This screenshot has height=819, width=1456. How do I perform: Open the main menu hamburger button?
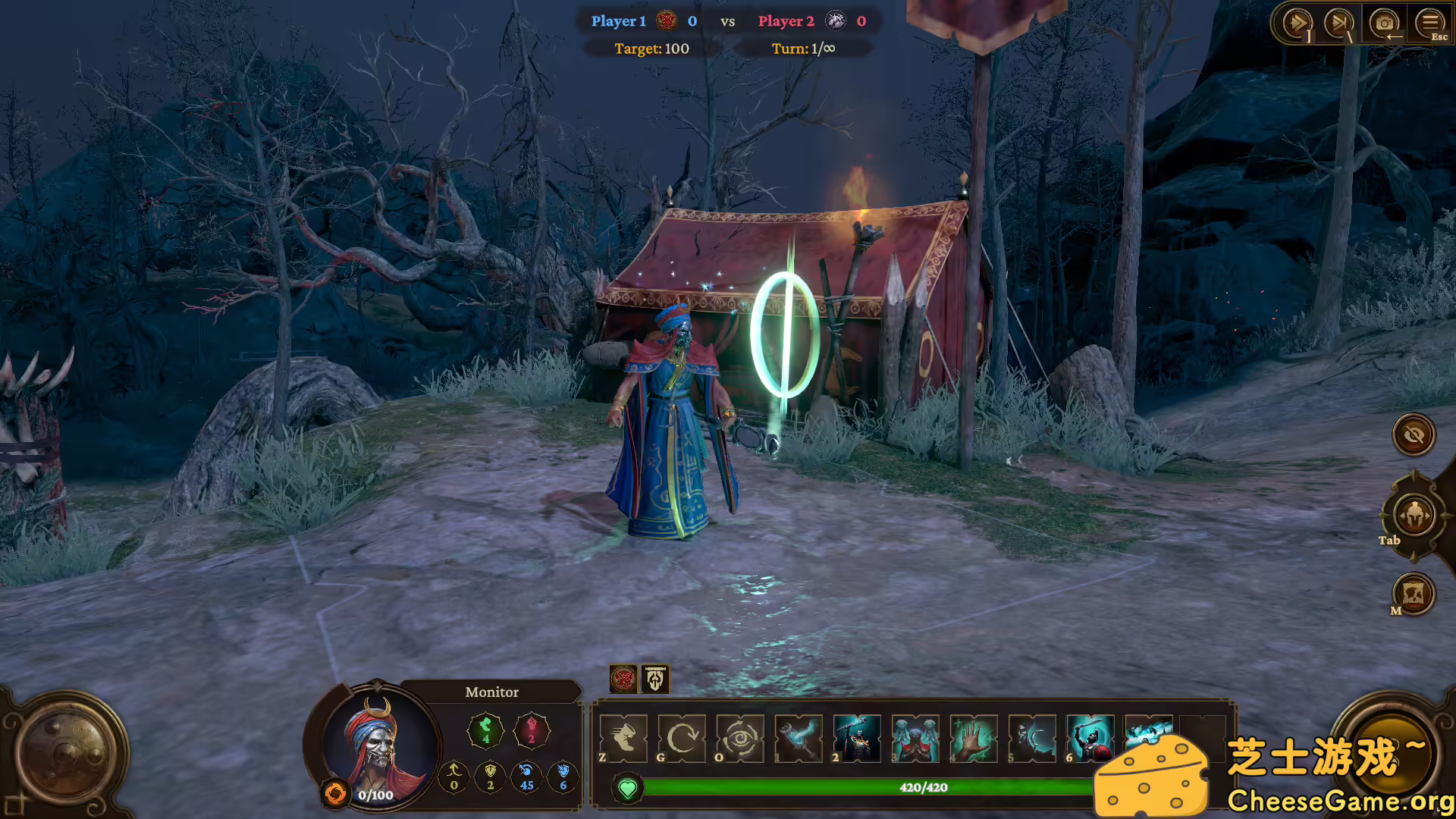(1429, 24)
